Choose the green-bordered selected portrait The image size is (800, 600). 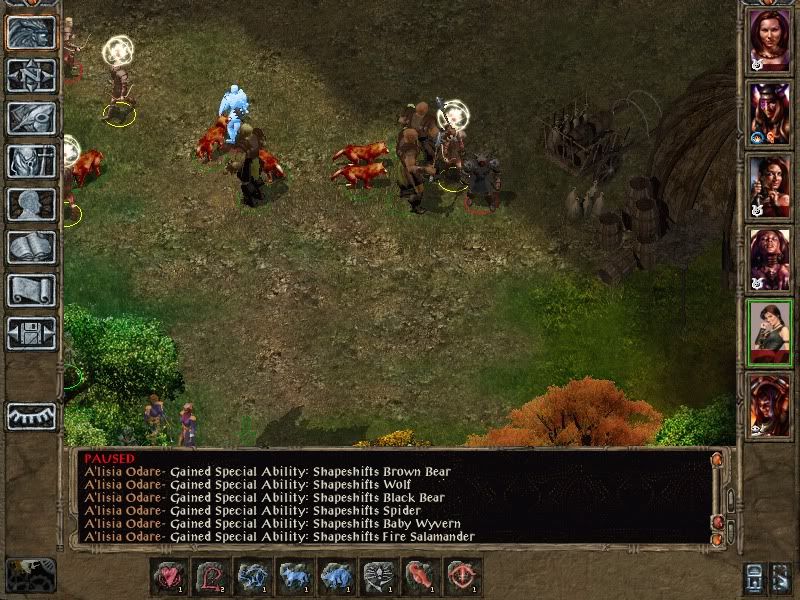[769, 331]
